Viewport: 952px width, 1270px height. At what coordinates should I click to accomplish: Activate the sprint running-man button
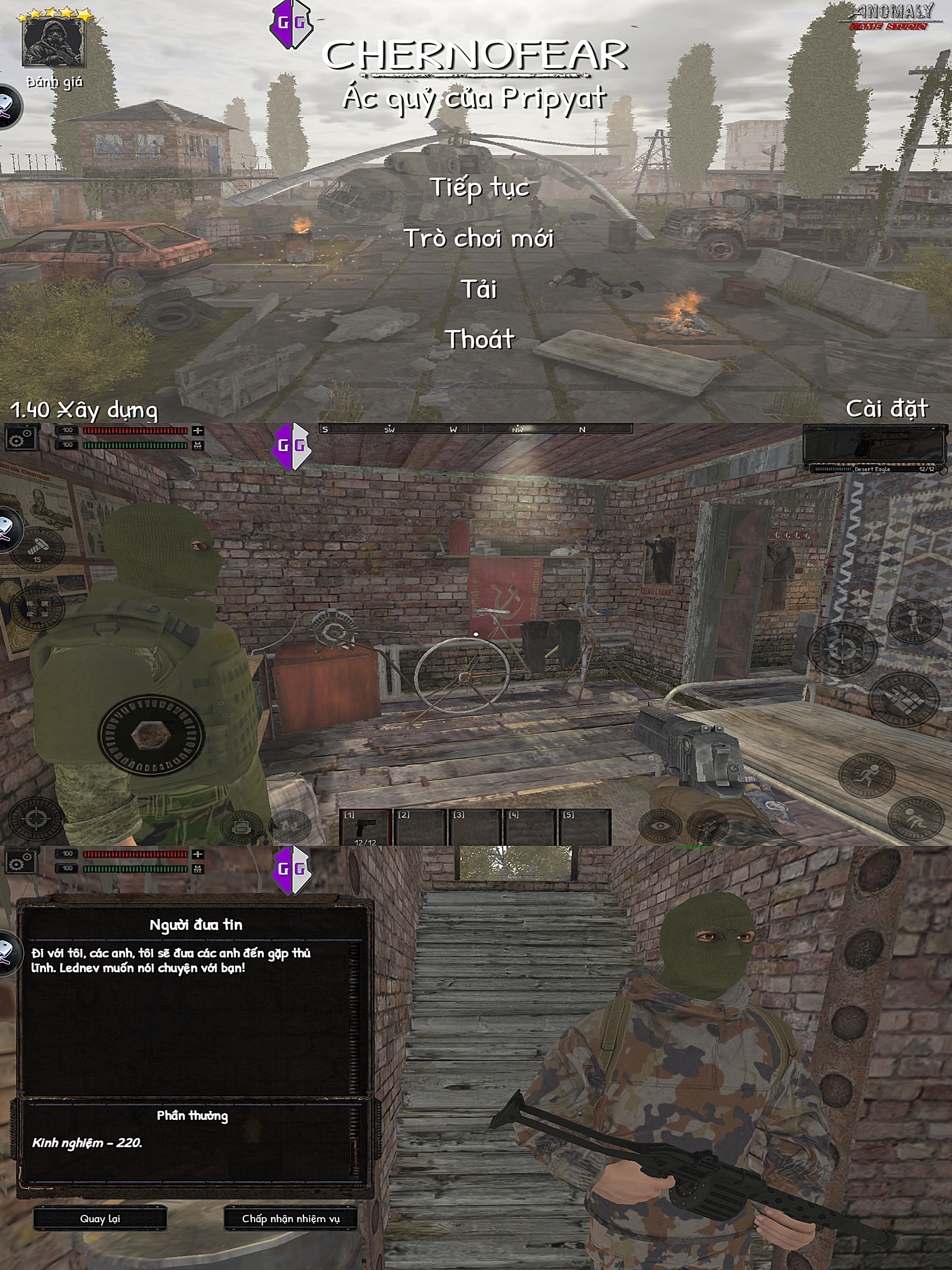click(866, 775)
